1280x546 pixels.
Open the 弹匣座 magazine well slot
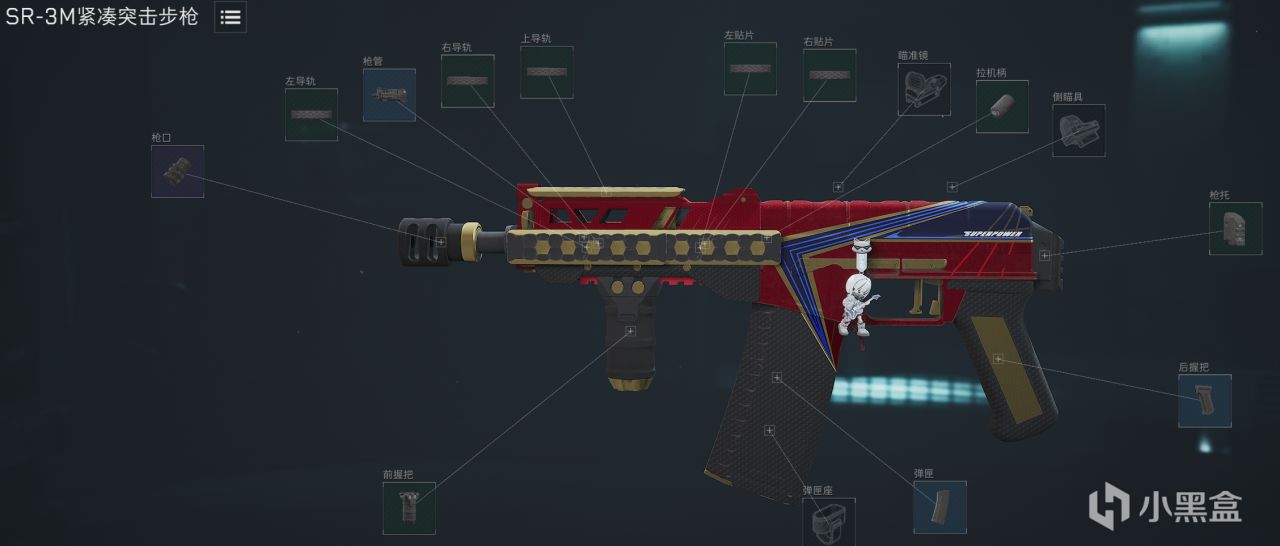[828, 521]
